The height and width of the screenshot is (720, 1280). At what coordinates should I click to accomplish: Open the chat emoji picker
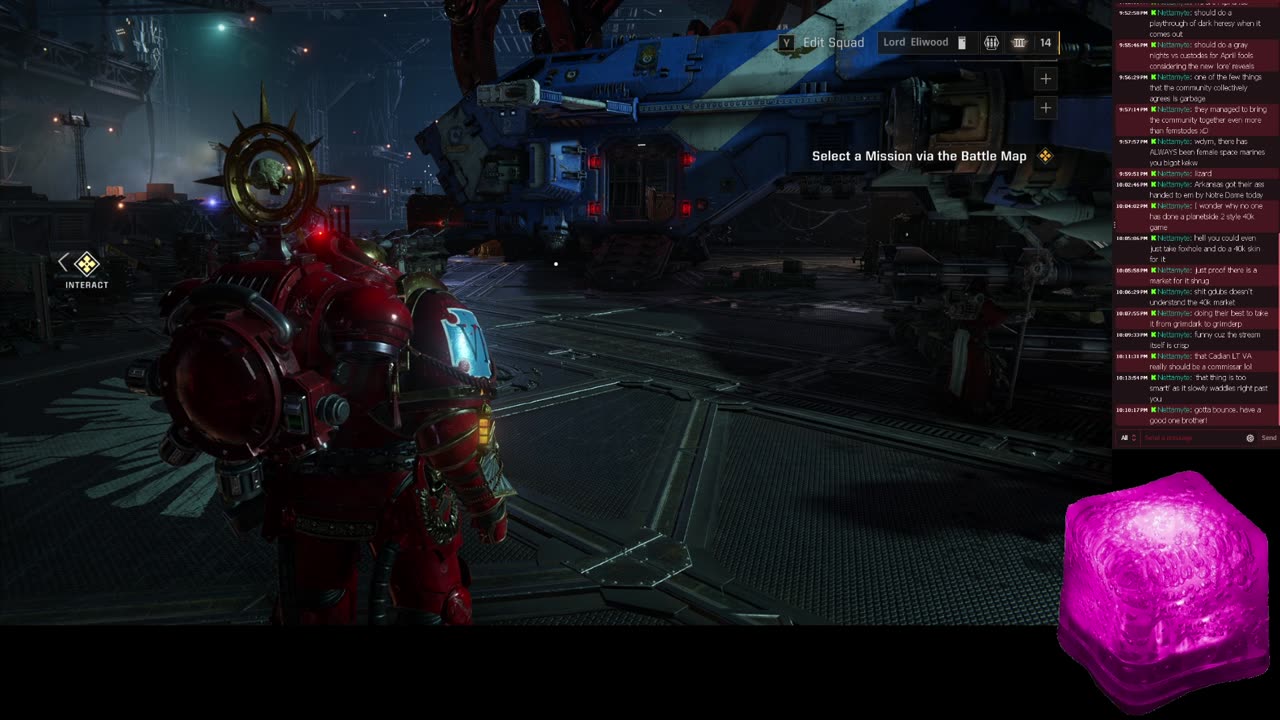point(1250,438)
